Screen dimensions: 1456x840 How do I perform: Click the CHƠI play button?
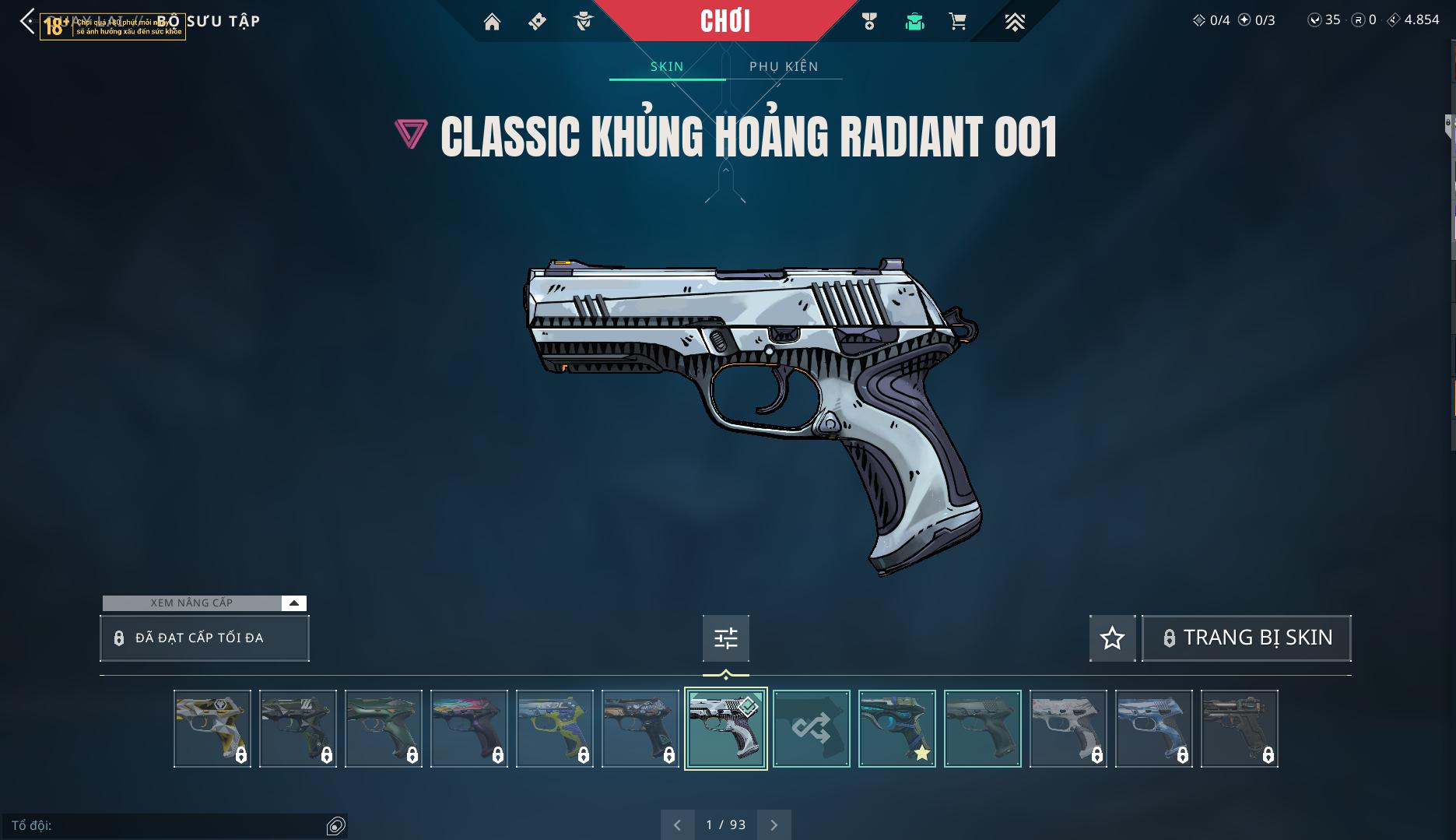(725, 21)
